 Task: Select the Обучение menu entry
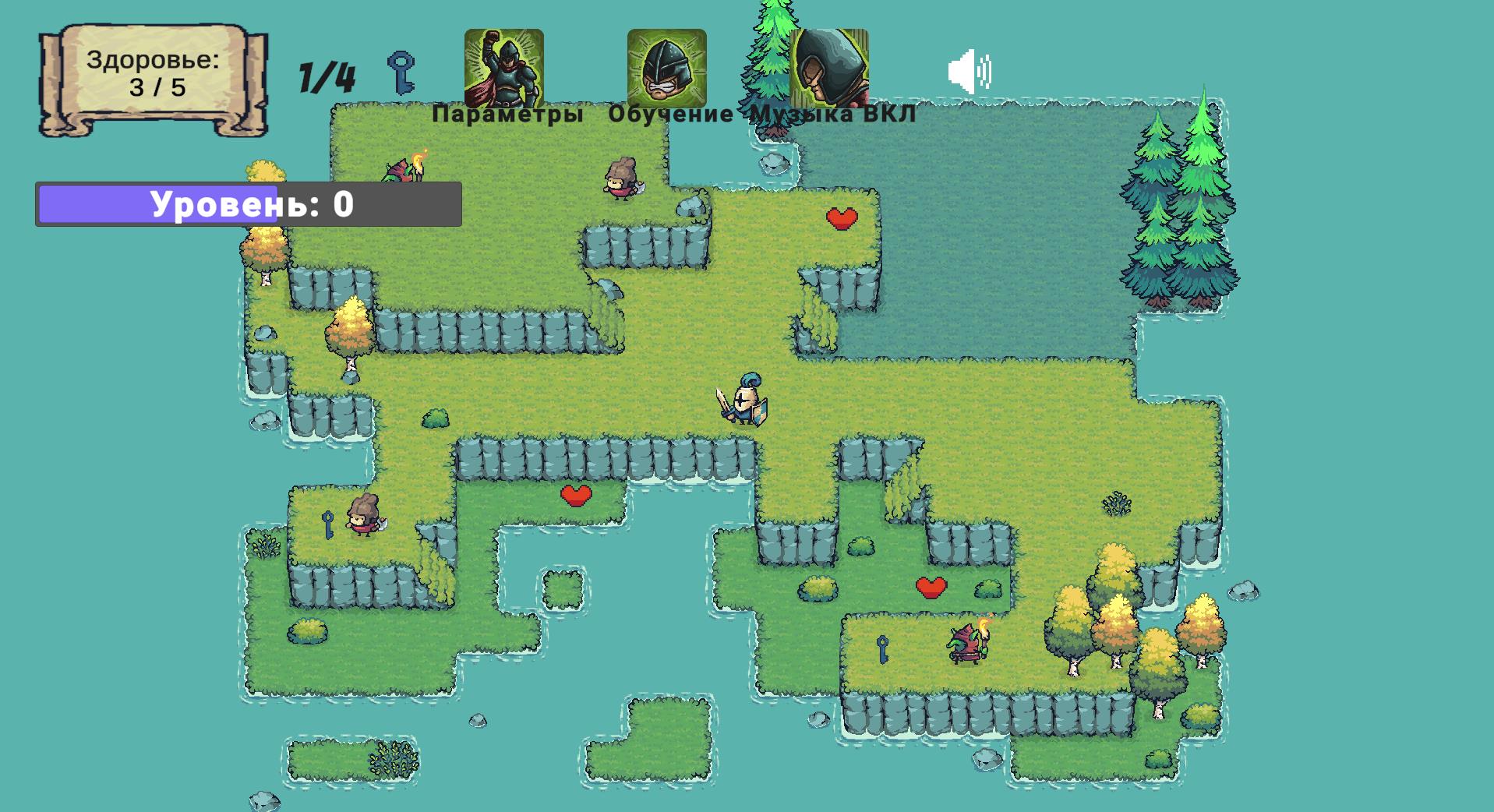(x=672, y=115)
